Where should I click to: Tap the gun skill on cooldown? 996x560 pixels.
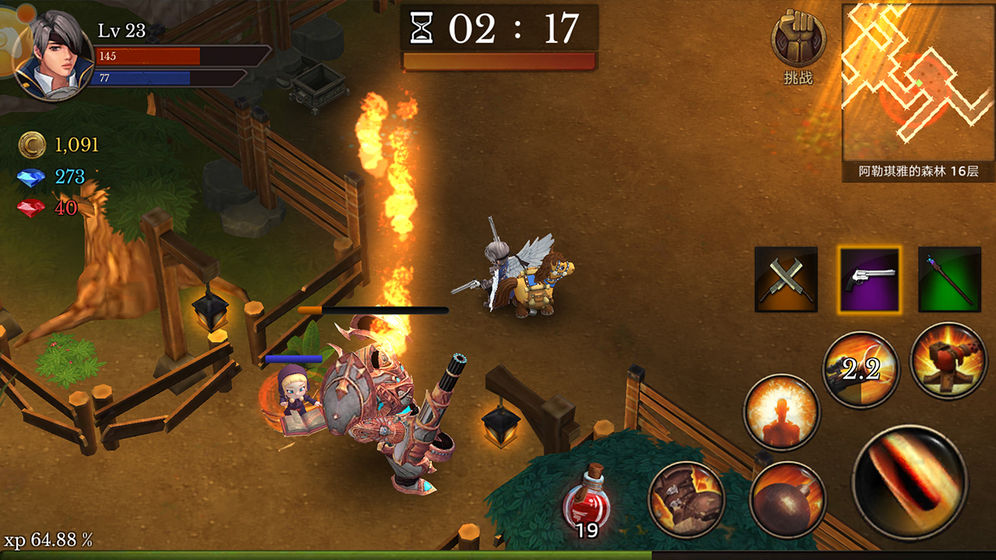coord(860,369)
